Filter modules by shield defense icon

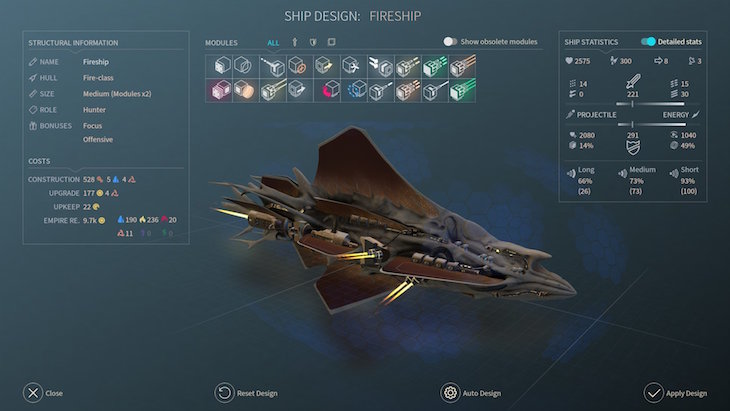313,43
